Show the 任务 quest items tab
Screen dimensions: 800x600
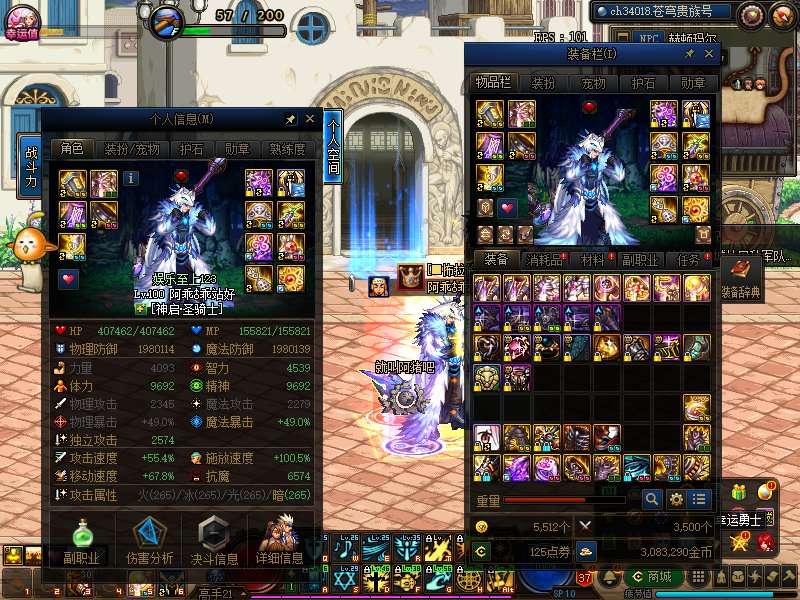pyautogui.click(x=688, y=259)
